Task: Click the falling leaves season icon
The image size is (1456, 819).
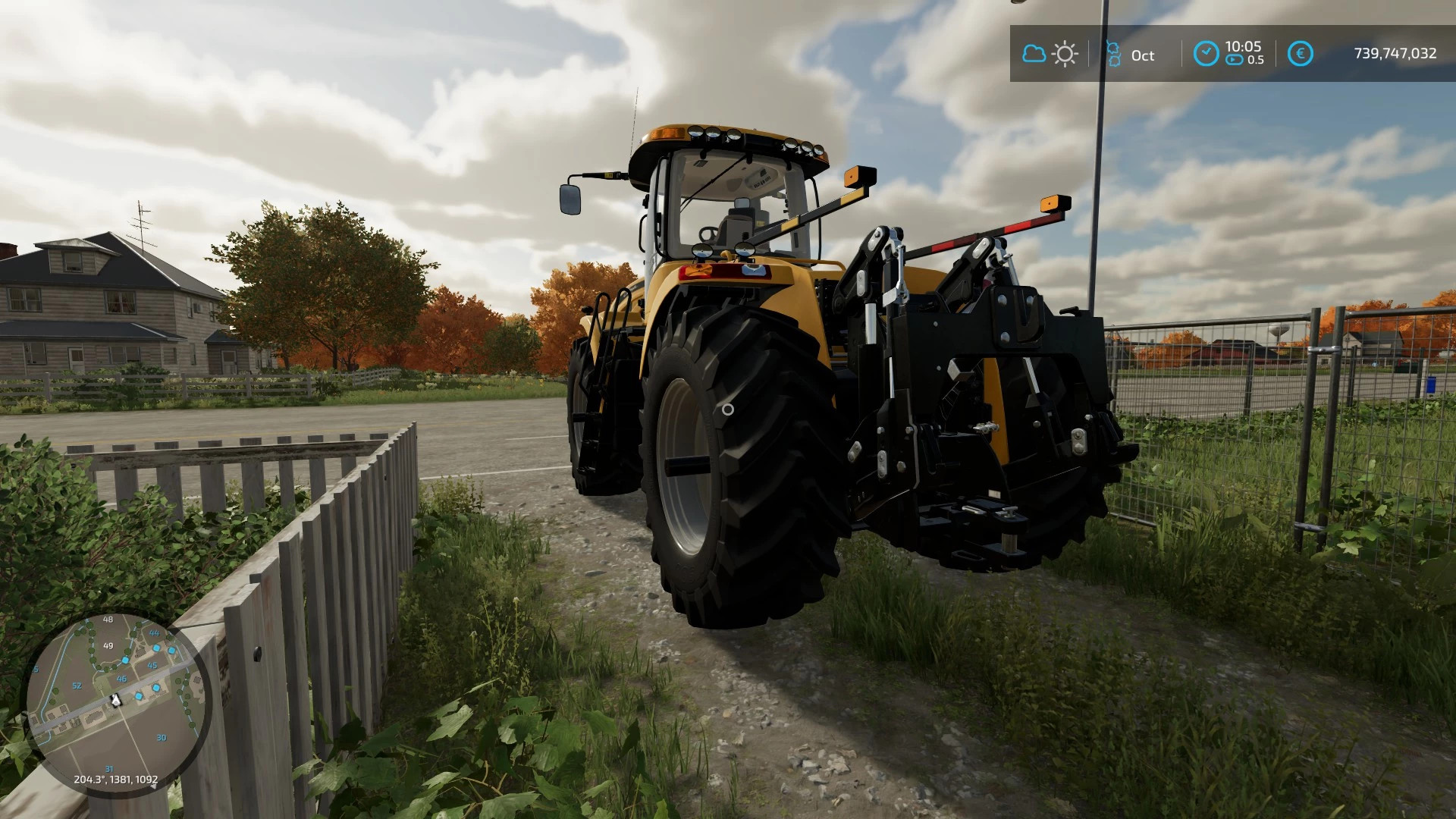Action: (1113, 53)
